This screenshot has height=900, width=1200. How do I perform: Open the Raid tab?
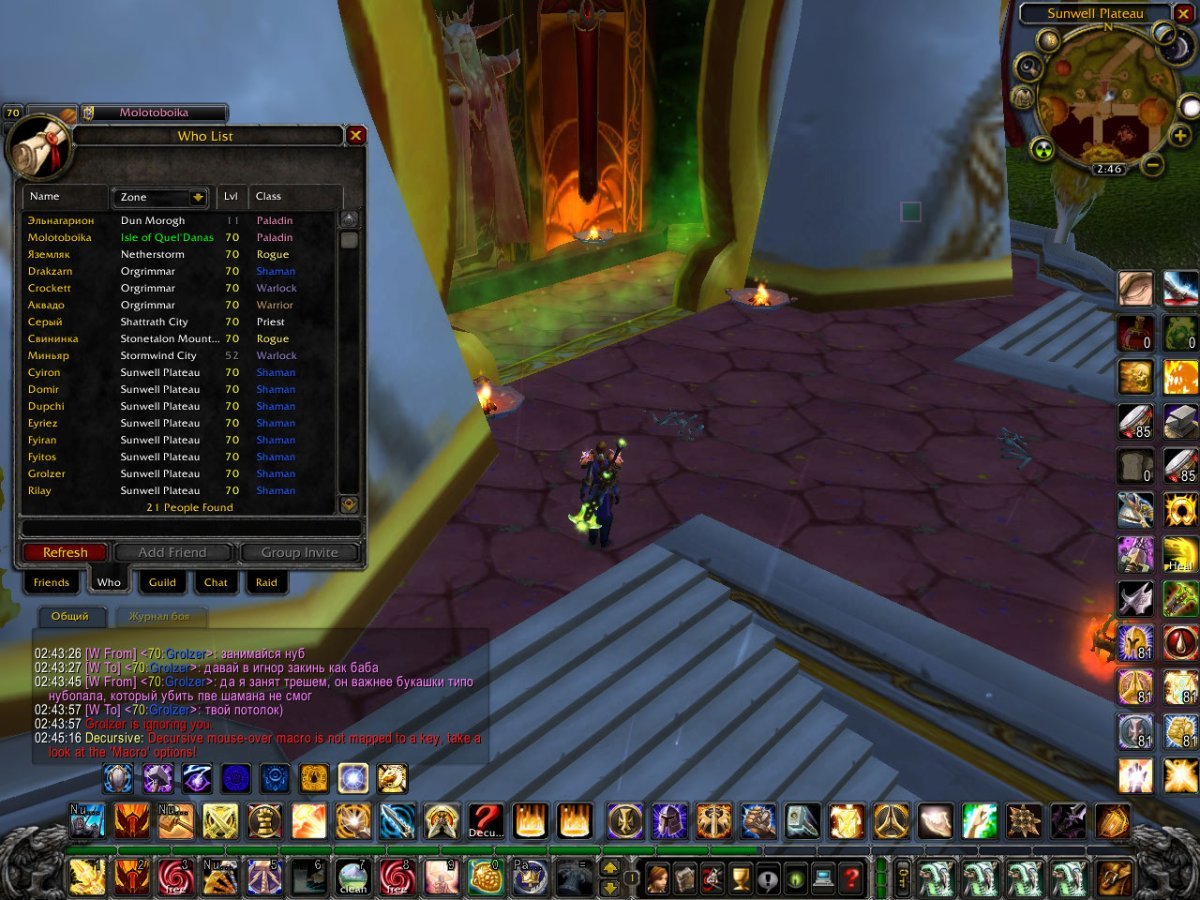coord(266,582)
